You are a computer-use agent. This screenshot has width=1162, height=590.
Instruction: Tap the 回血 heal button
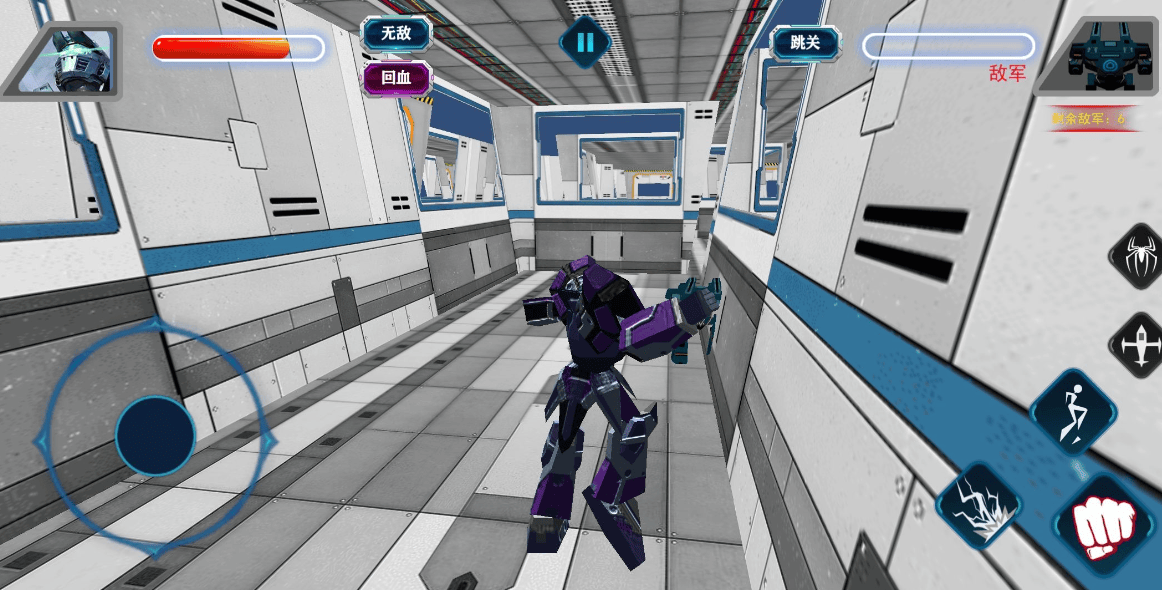397,78
